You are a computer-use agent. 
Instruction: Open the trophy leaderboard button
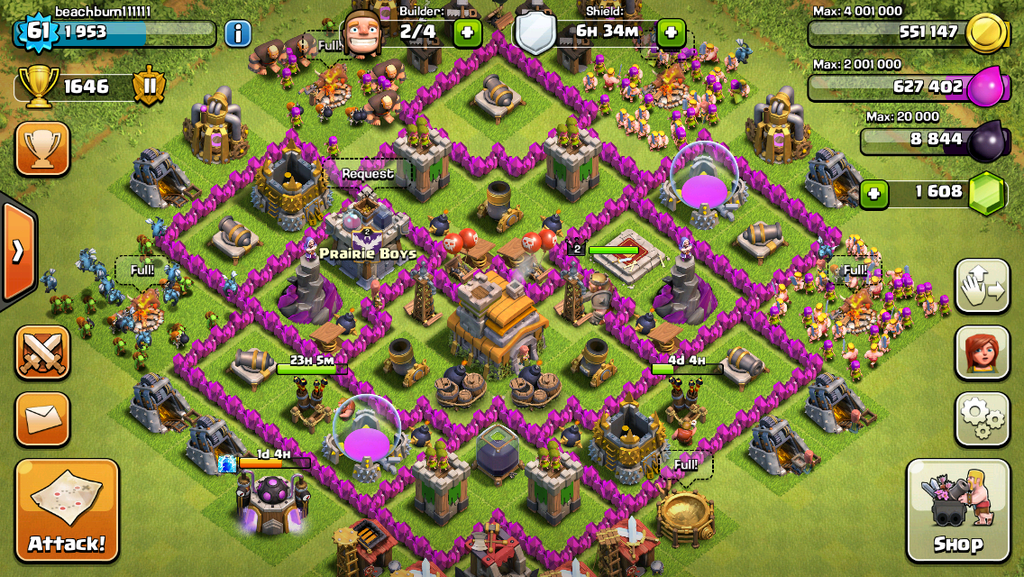(42, 149)
